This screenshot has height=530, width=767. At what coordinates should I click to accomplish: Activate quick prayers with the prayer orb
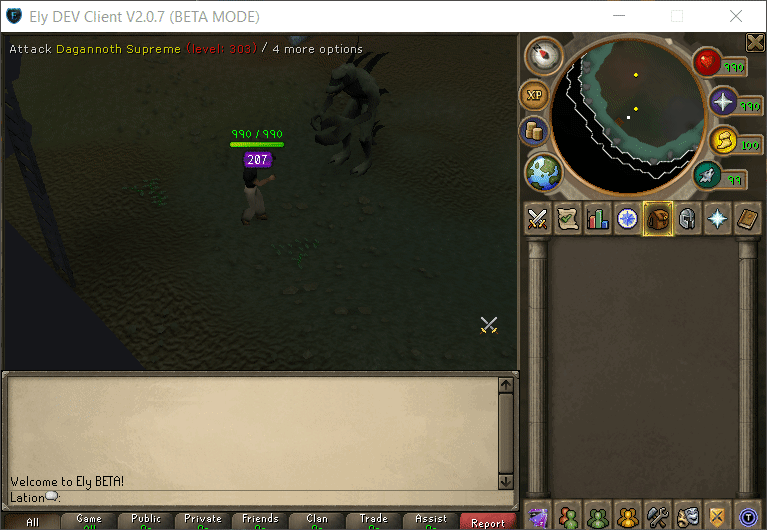point(723,102)
